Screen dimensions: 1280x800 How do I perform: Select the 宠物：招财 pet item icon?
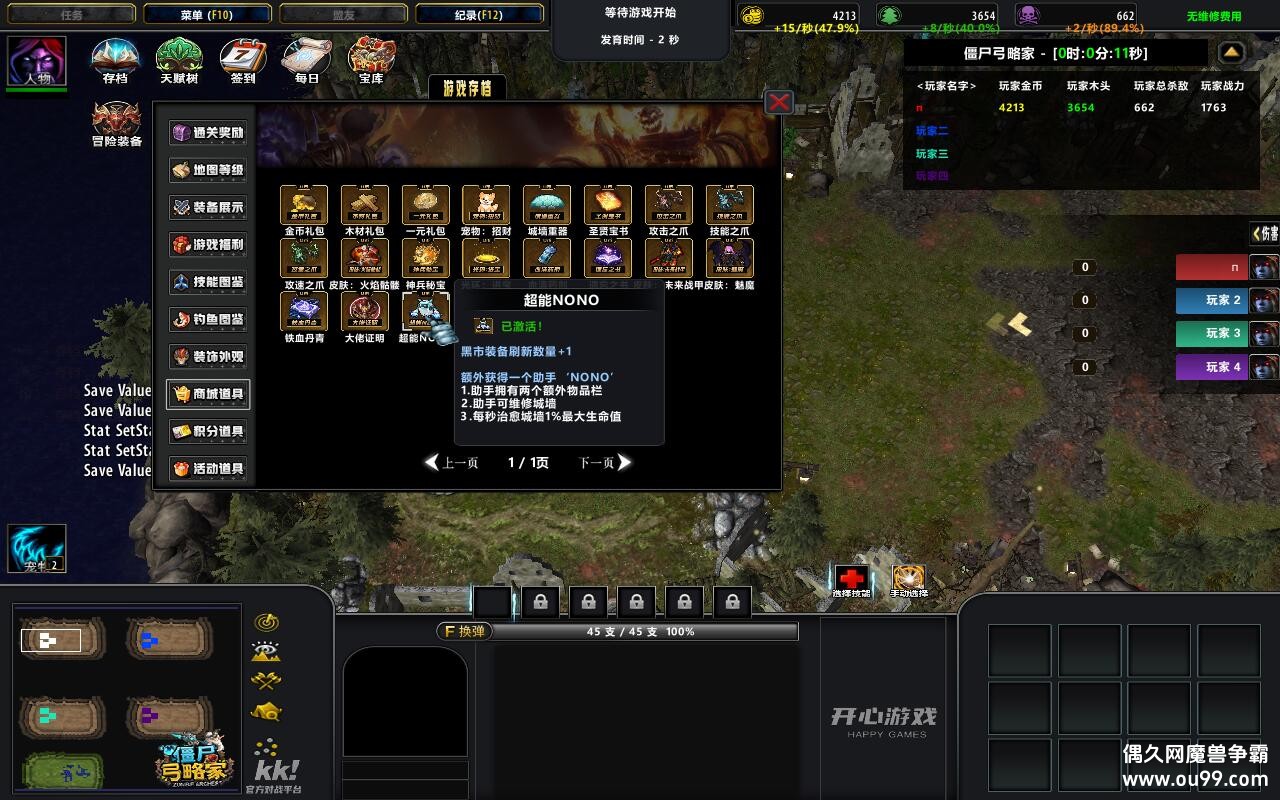point(486,205)
